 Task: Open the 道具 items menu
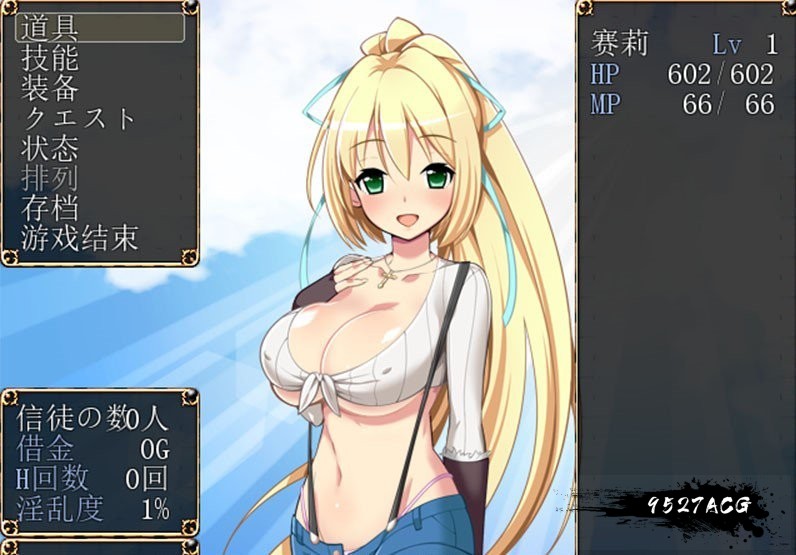point(50,28)
